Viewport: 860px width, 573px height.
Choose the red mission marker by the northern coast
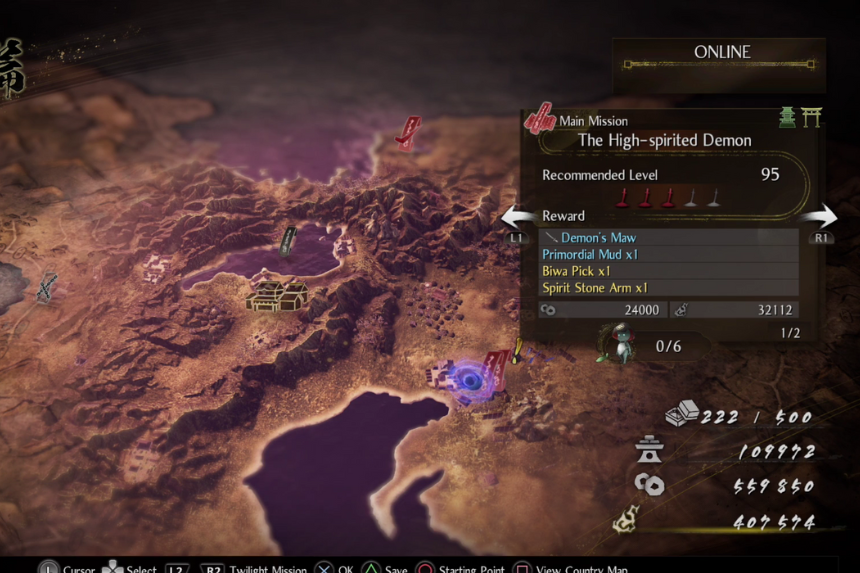click(407, 132)
